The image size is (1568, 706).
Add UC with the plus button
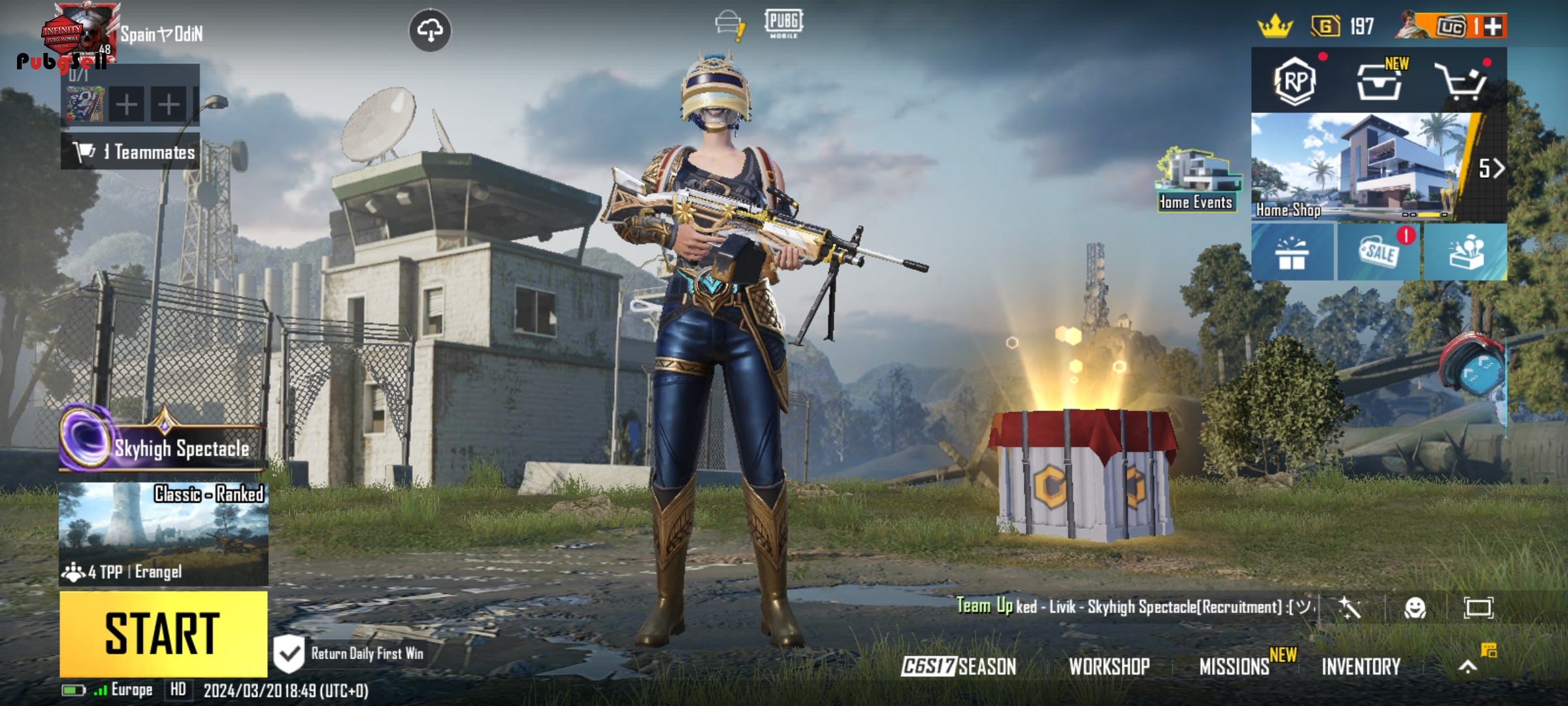click(x=1493, y=27)
